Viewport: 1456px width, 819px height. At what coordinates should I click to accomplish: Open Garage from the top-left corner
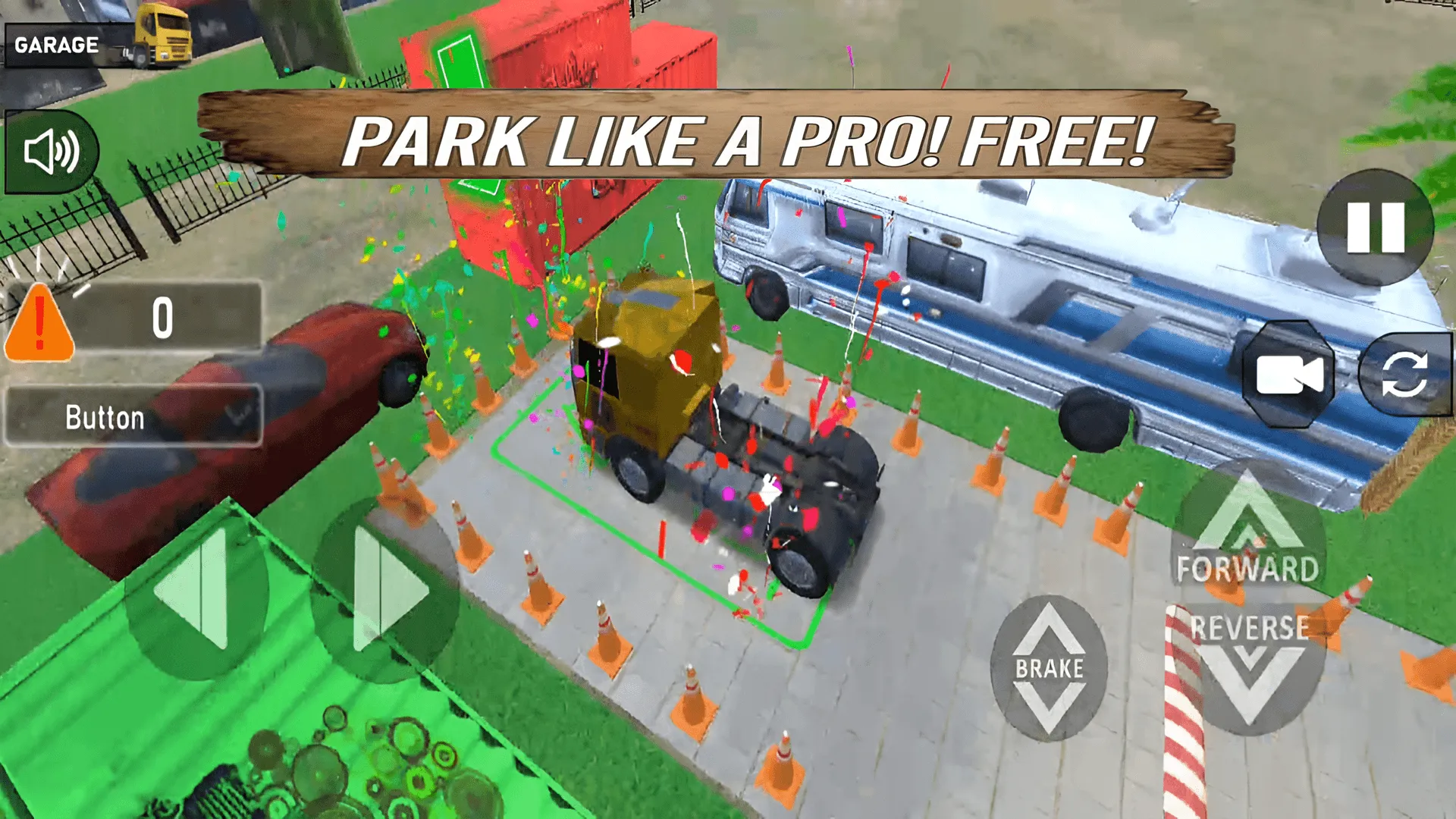[57, 43]
